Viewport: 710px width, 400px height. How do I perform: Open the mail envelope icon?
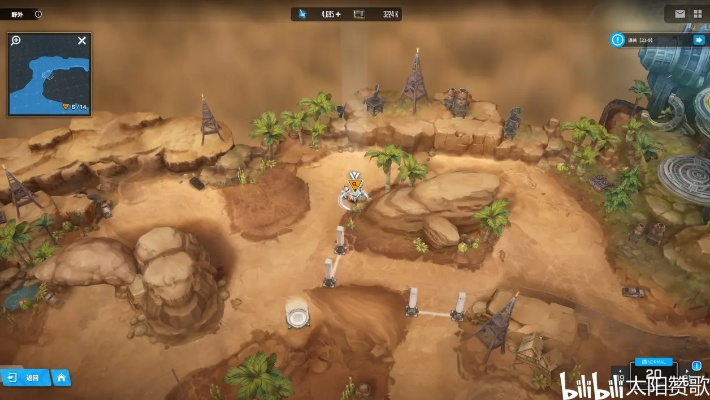[x=680, y=14]
